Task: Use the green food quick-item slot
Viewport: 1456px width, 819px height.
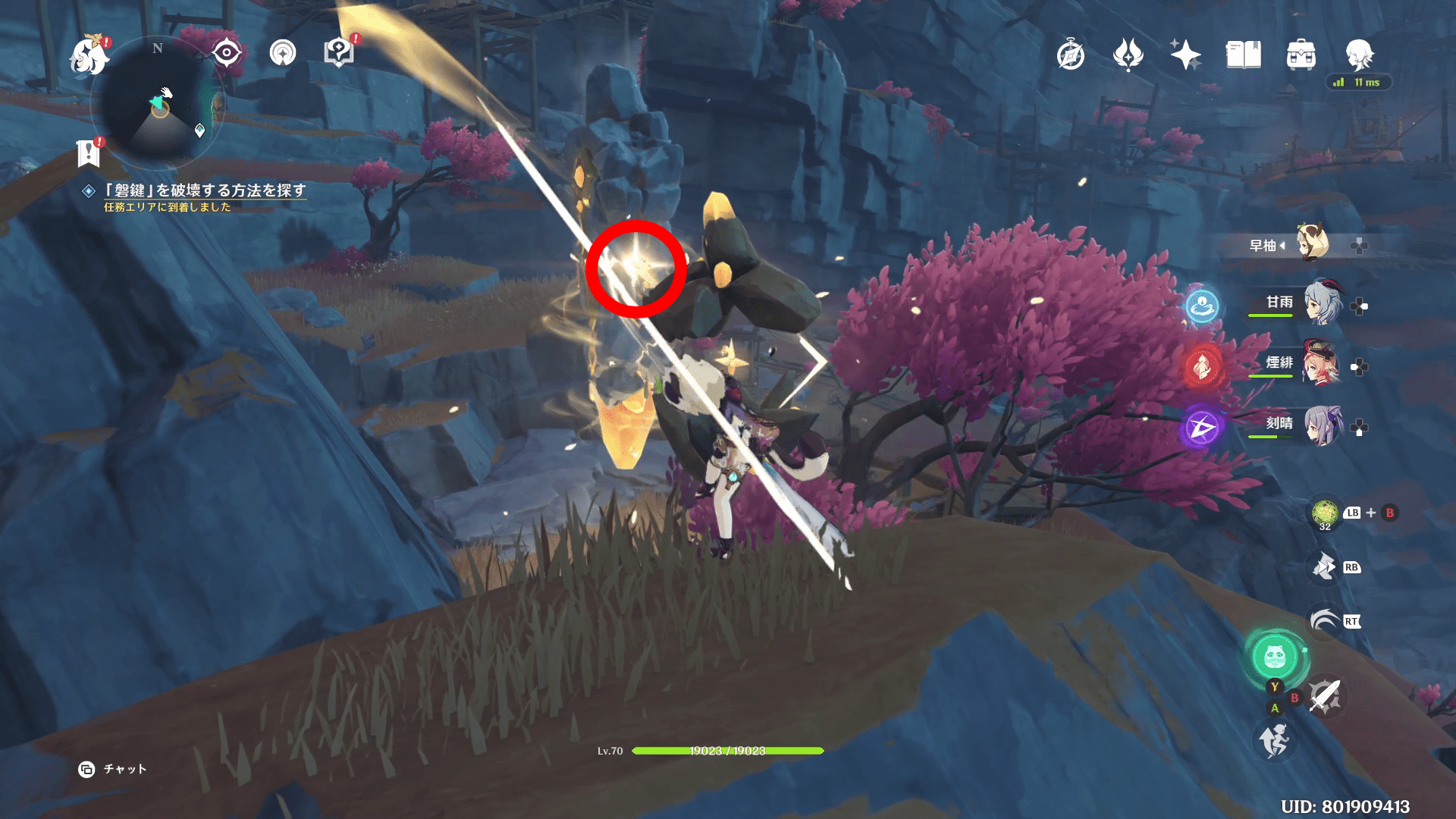Action: pos(1324,513)
